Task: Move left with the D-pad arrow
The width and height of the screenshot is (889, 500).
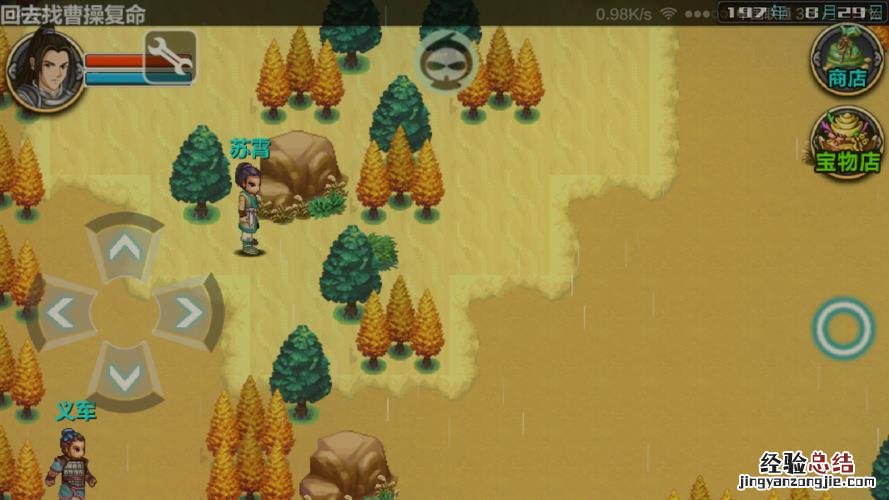Action: [x=59, y=314]
